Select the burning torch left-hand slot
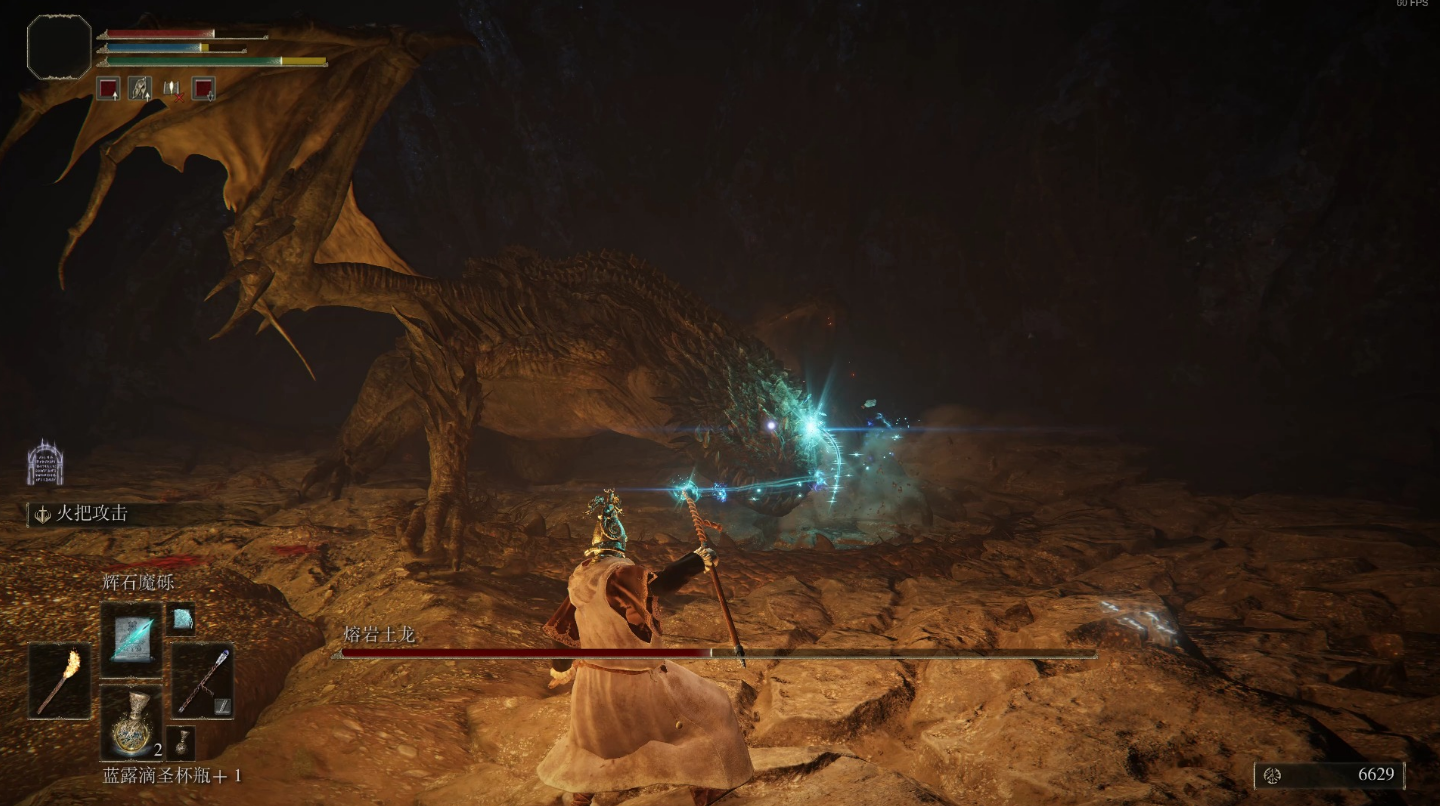Screen dimensions: 1440x806 coord(59,680)
